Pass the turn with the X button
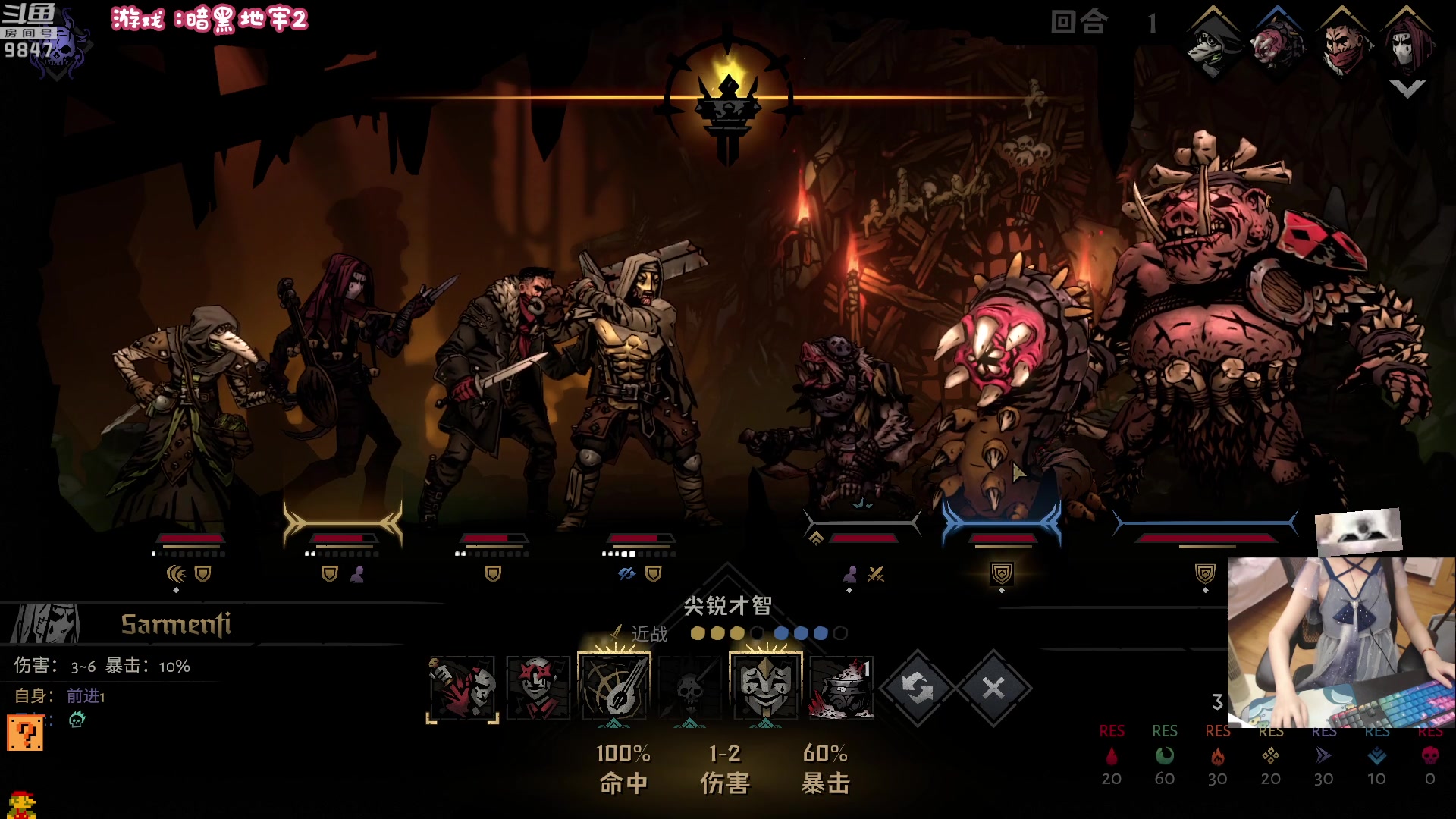Viewport: 1456px width, 819px height. click(993, 688)
